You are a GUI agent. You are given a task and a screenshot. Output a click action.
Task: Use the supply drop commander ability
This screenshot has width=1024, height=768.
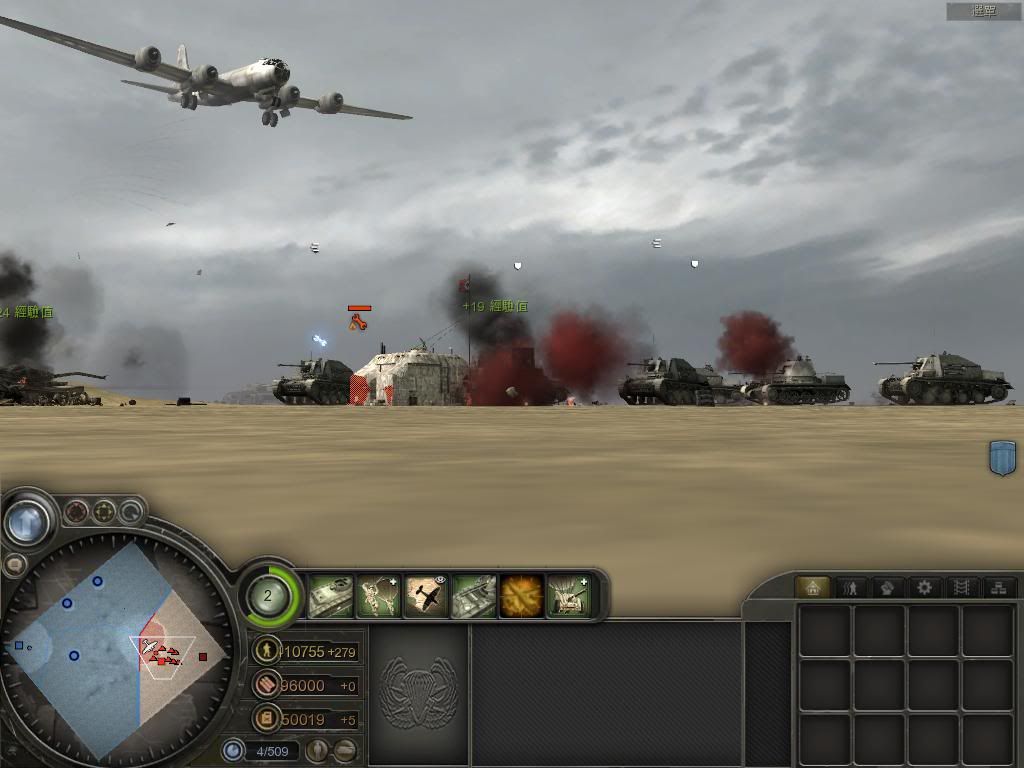(474, 596)
